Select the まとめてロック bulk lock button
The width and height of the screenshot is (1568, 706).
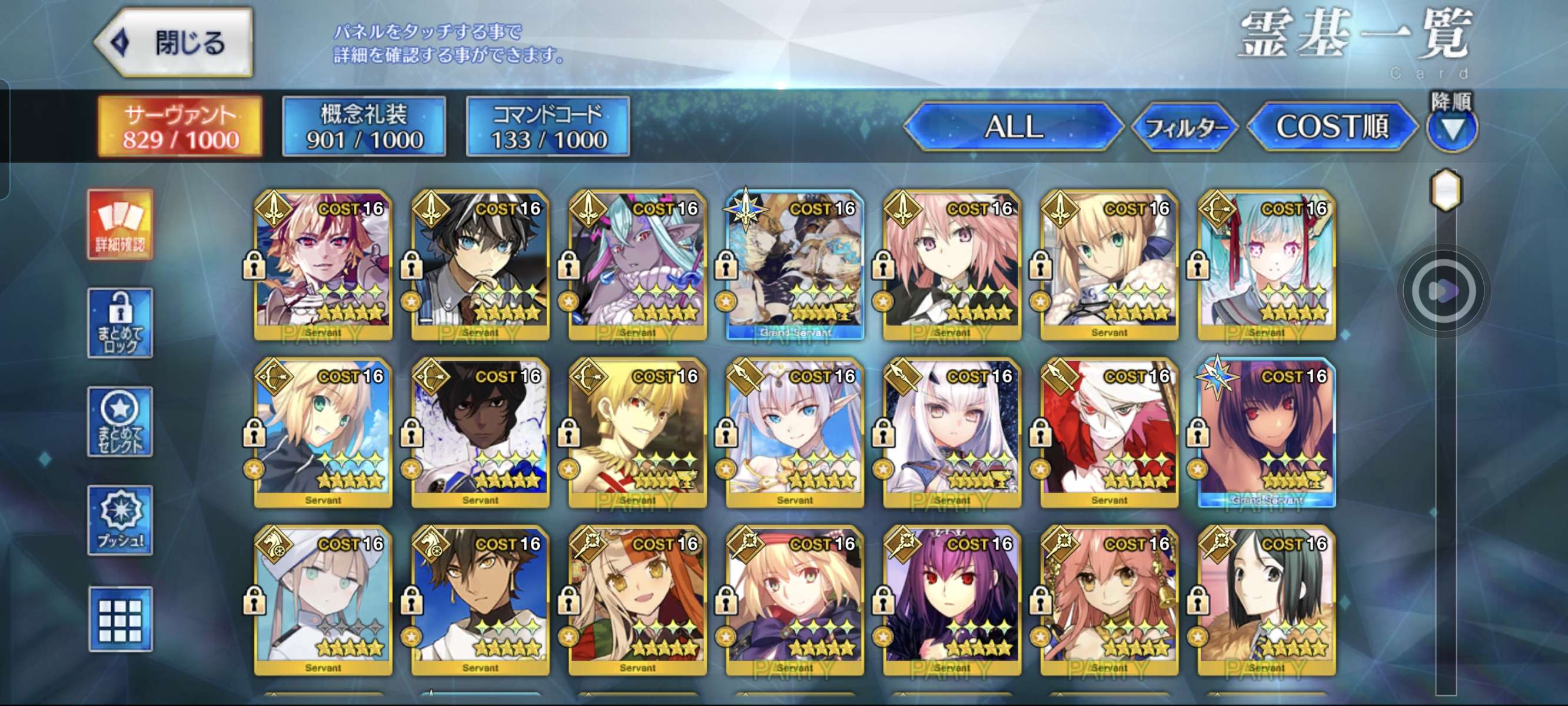[x=120, y=322]
